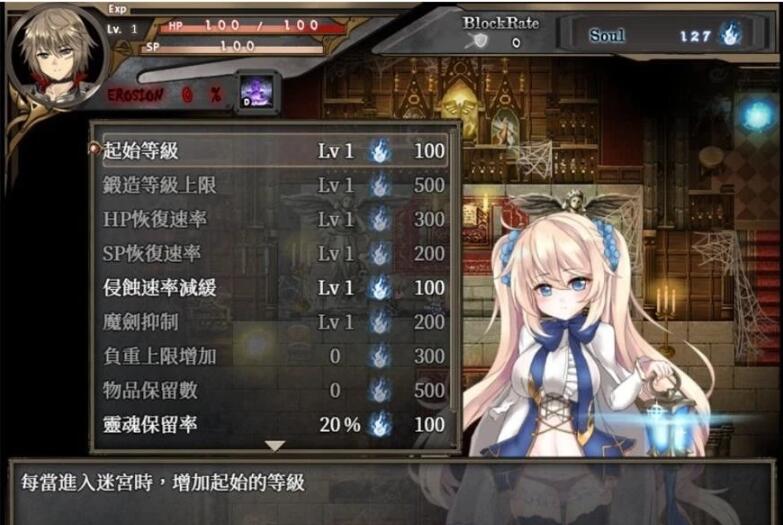Select the 靈魂保留率 upgrade

[272, 424]
